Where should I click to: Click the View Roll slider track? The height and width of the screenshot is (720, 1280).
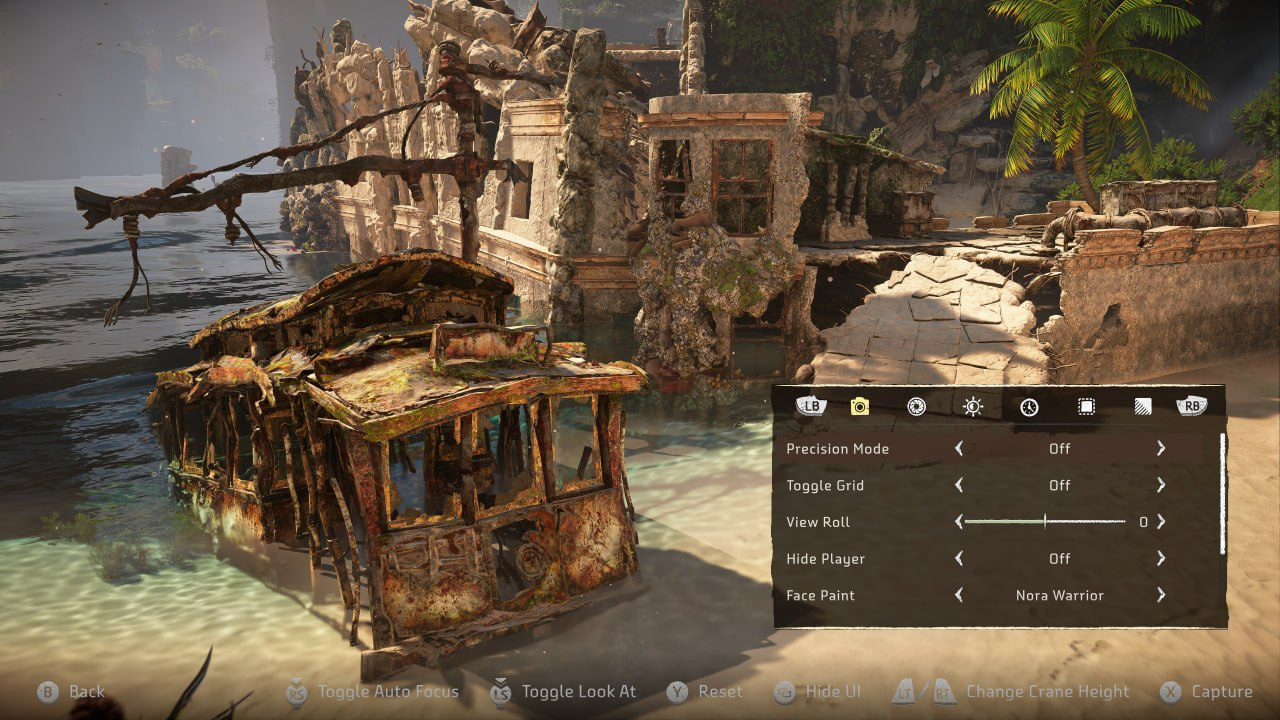1045,522
